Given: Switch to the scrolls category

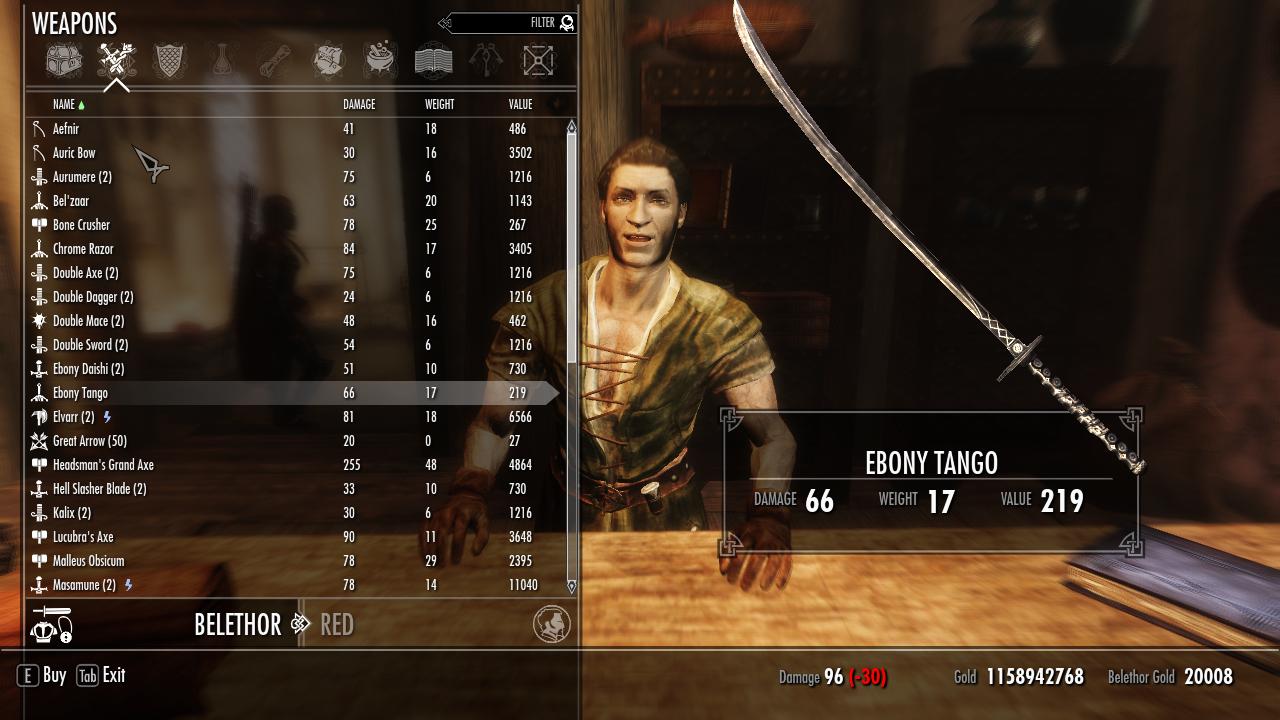Looking at the screenshot, I should (275, 61).
